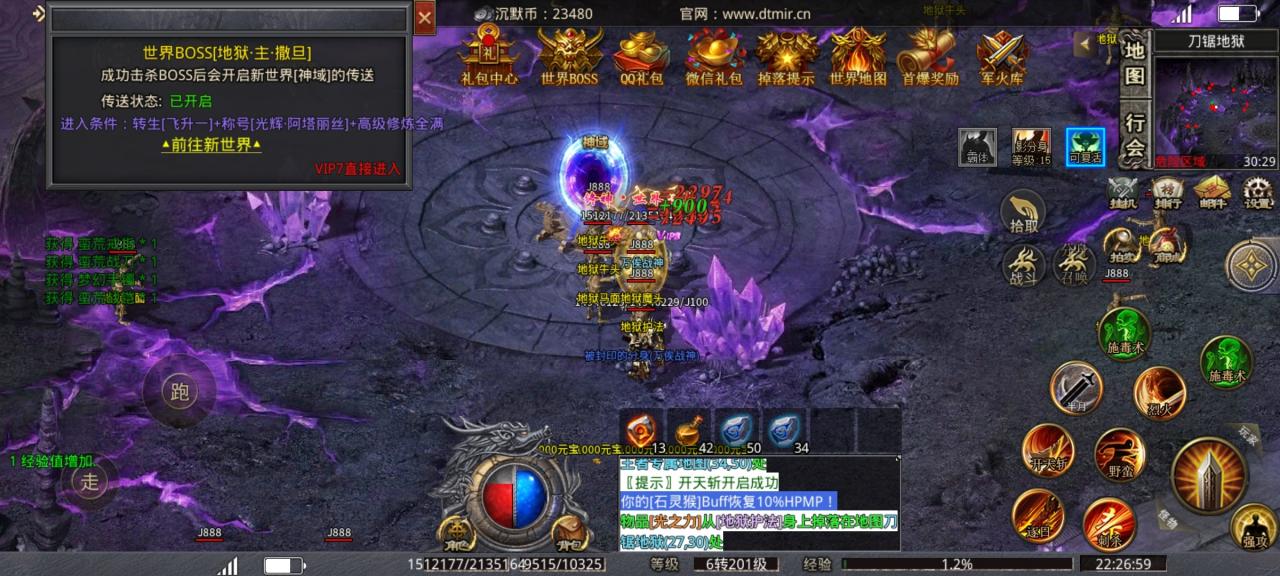Toggle 挂机 auto-battle mode

pos(1123,191)
